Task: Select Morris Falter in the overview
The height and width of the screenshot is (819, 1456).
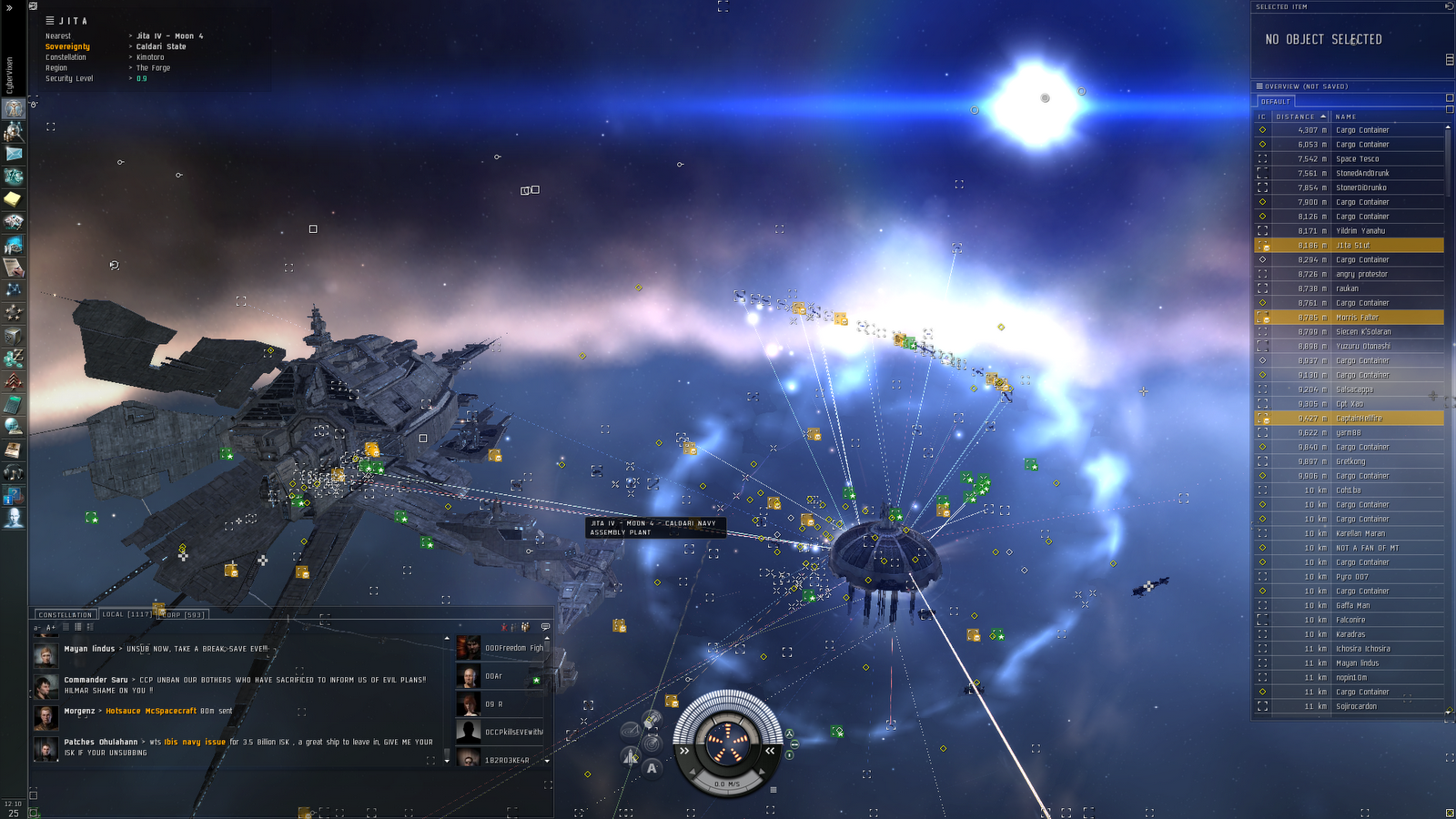Action: (x=1357, y=318)
